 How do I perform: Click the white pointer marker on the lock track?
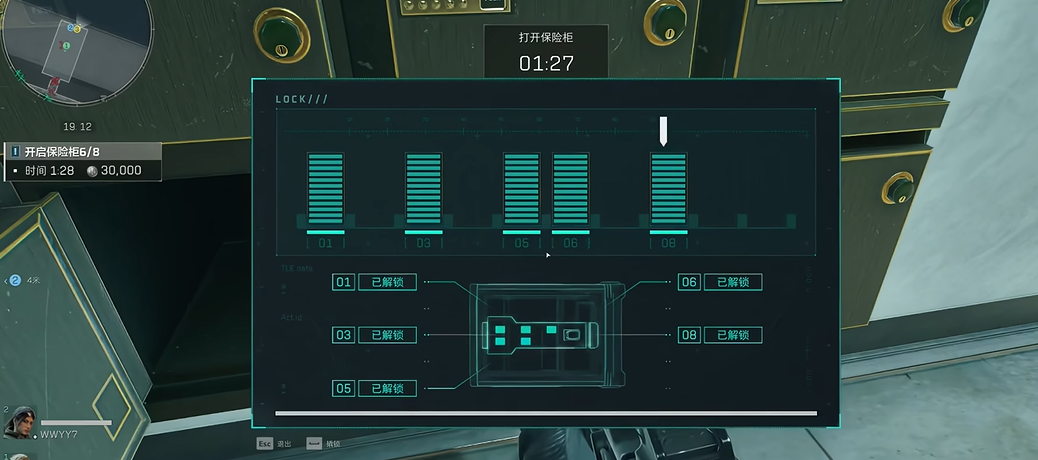coord(663,131)
